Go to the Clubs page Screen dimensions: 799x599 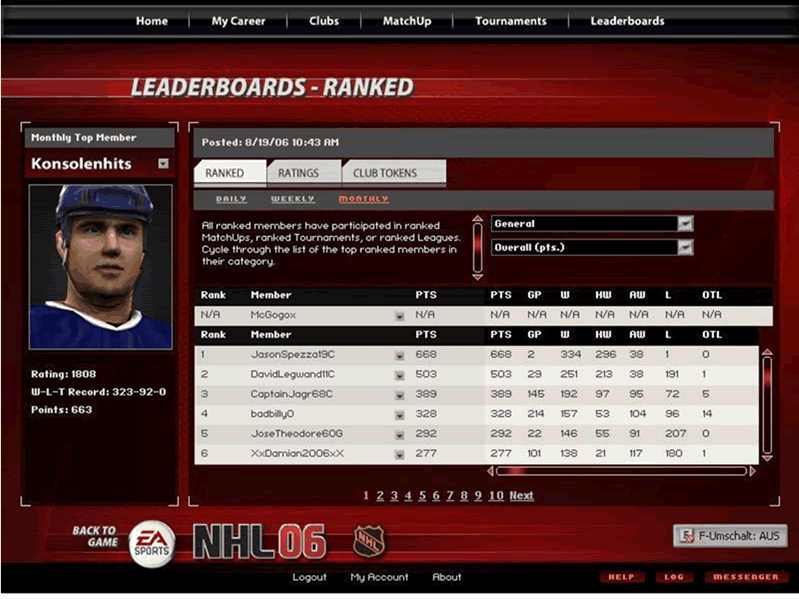324,21
